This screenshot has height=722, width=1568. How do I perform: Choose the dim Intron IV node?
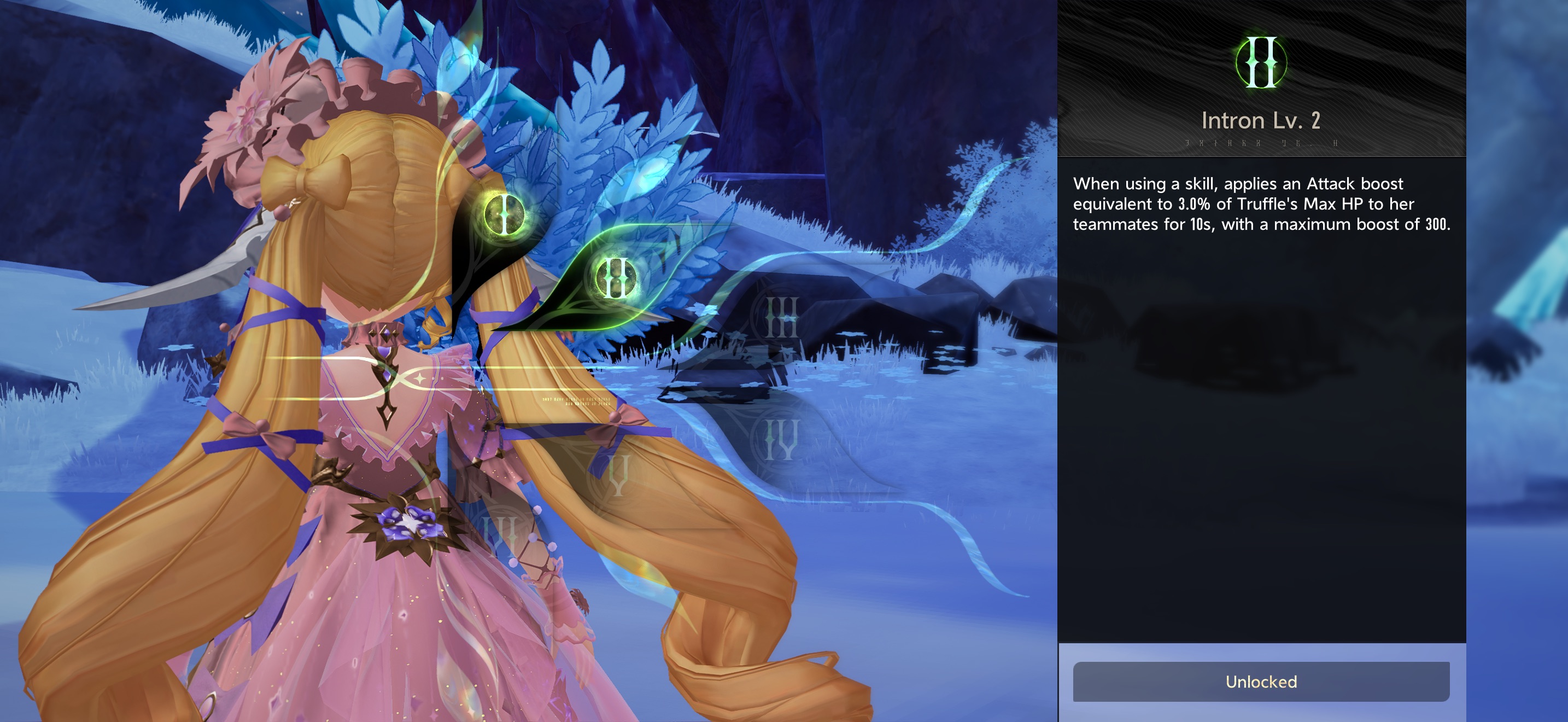(781, 440)
